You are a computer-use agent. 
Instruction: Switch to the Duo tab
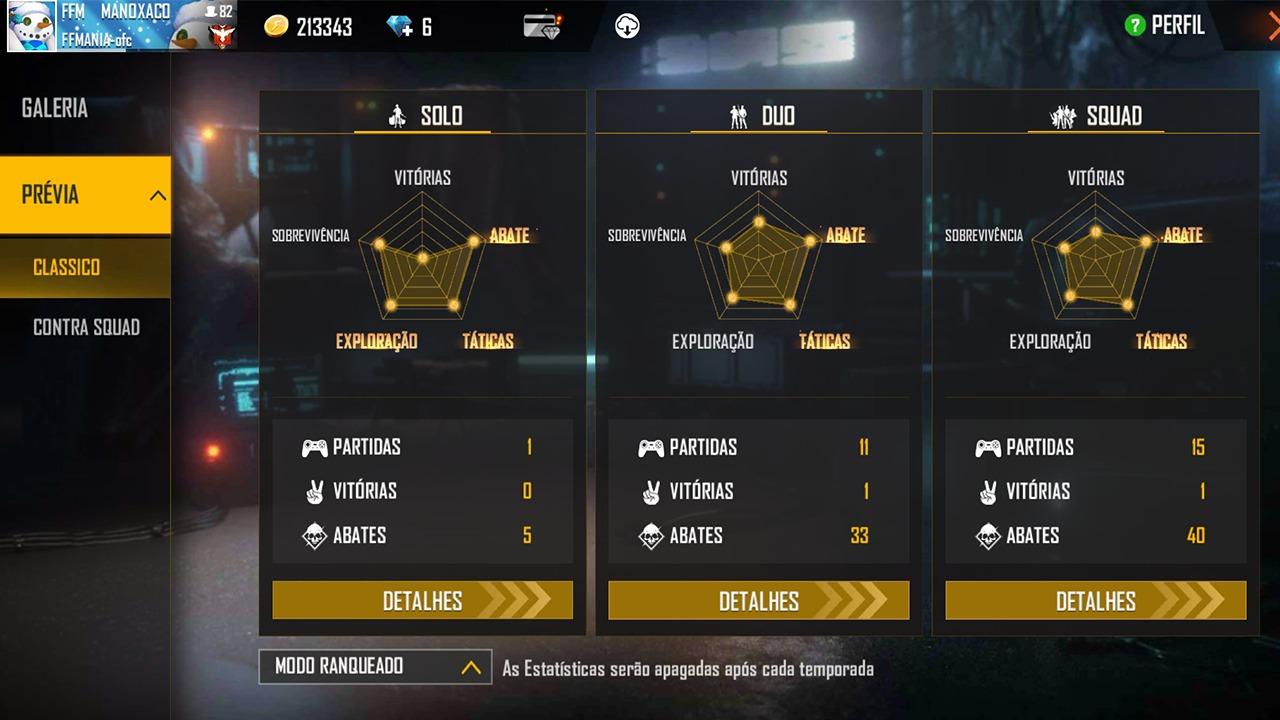pos(758,115)
